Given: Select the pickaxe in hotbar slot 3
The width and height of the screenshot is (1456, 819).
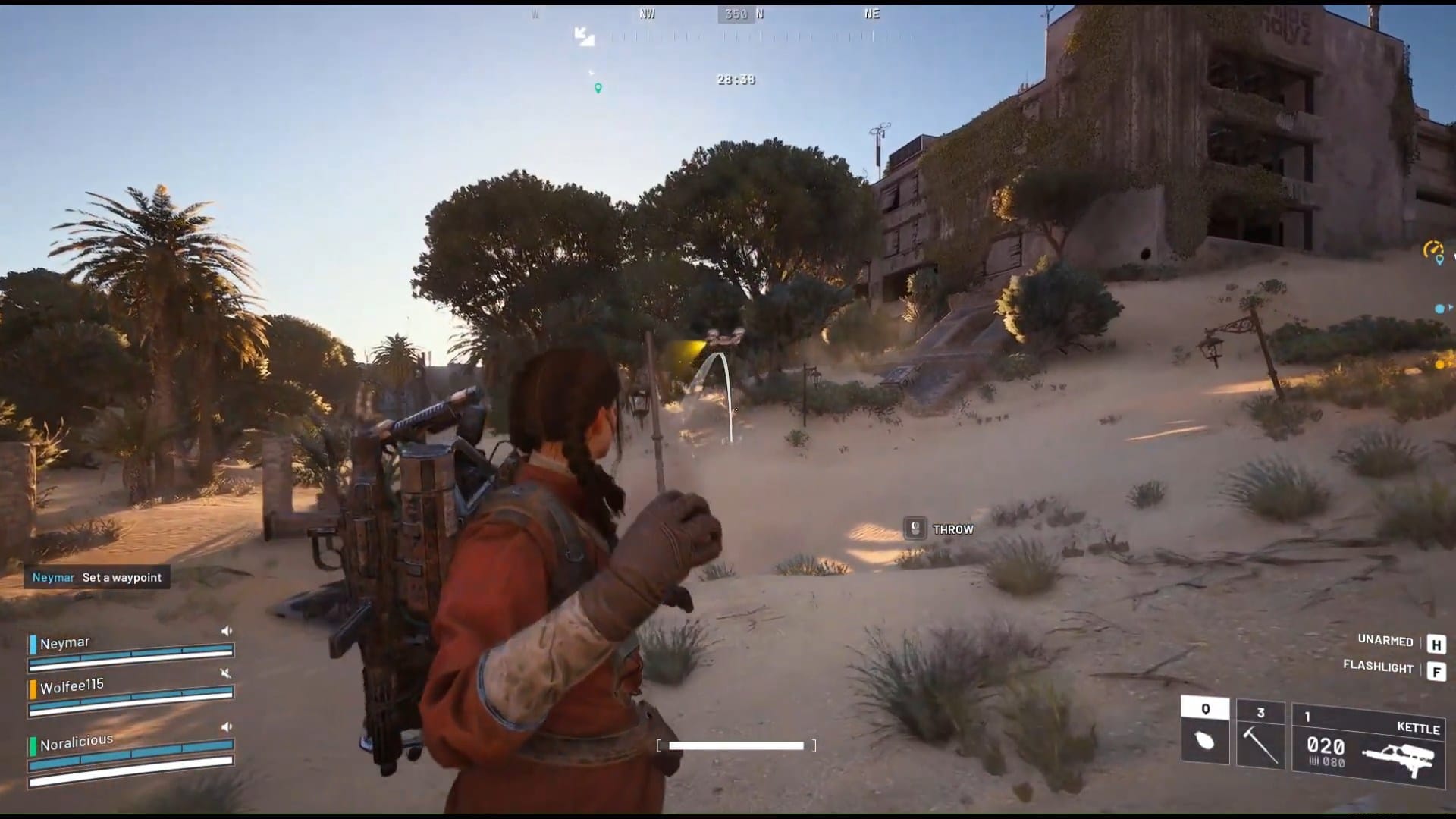Looking at the screenshot, I should point(1259,739).
